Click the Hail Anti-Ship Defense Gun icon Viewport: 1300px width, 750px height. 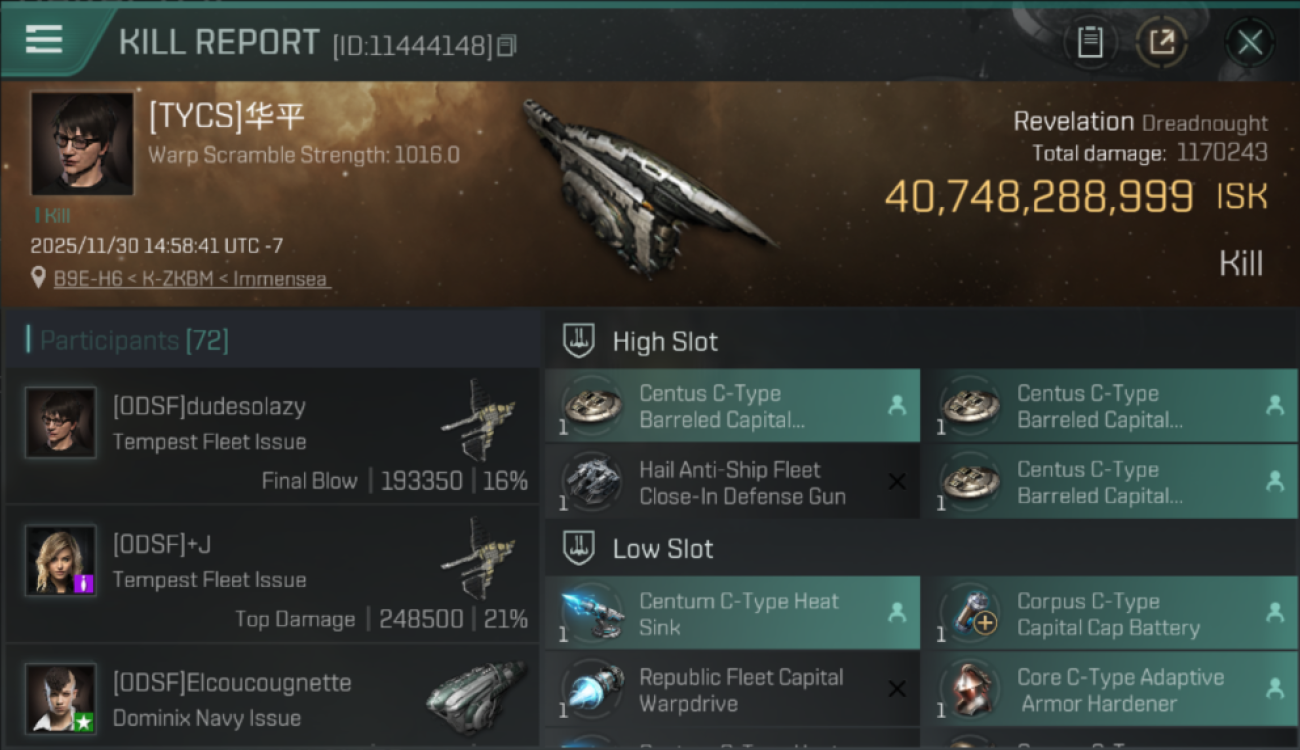click(590, 482)
